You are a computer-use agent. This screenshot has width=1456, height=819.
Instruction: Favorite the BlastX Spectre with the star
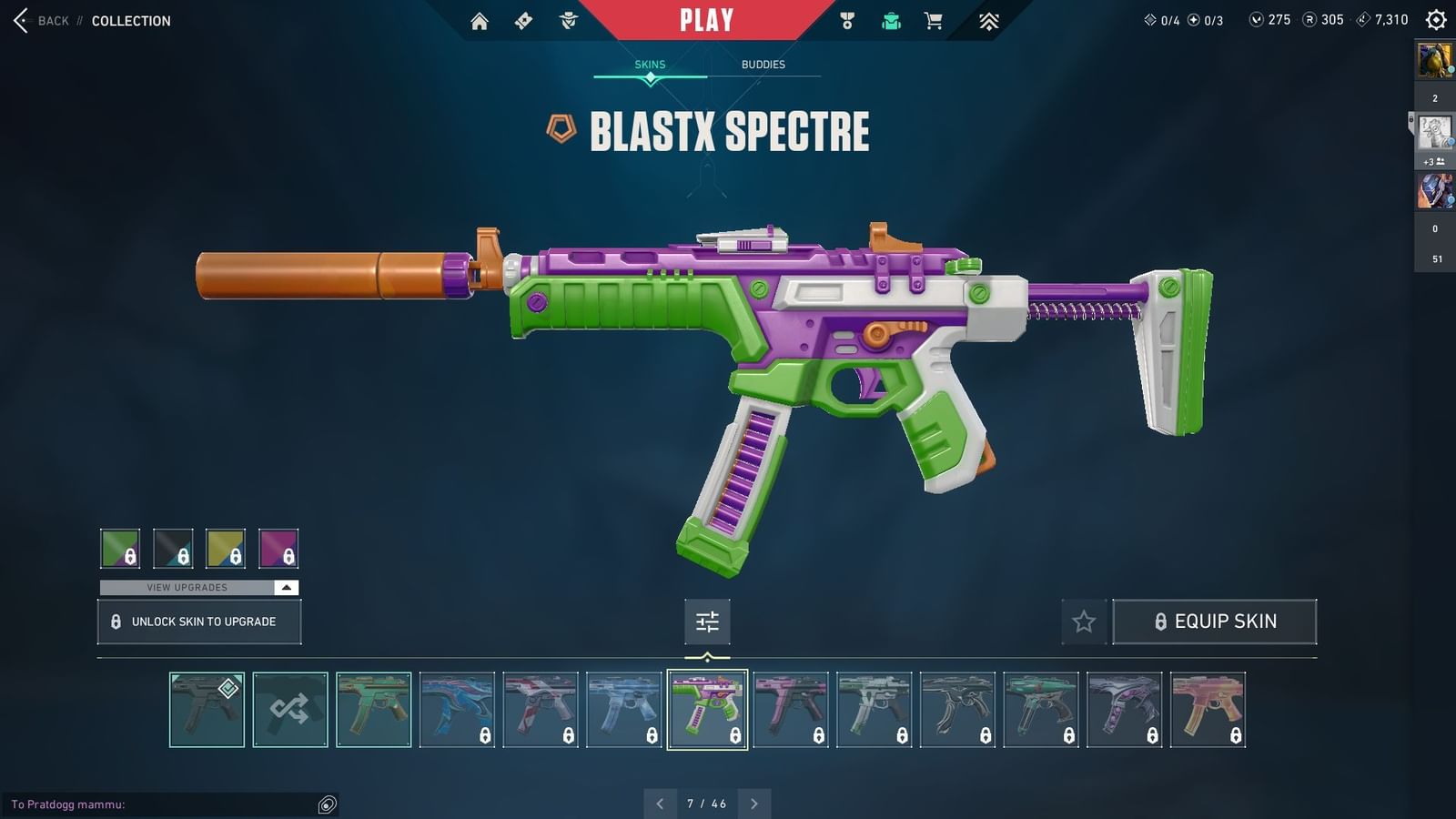pos(1084,622)
